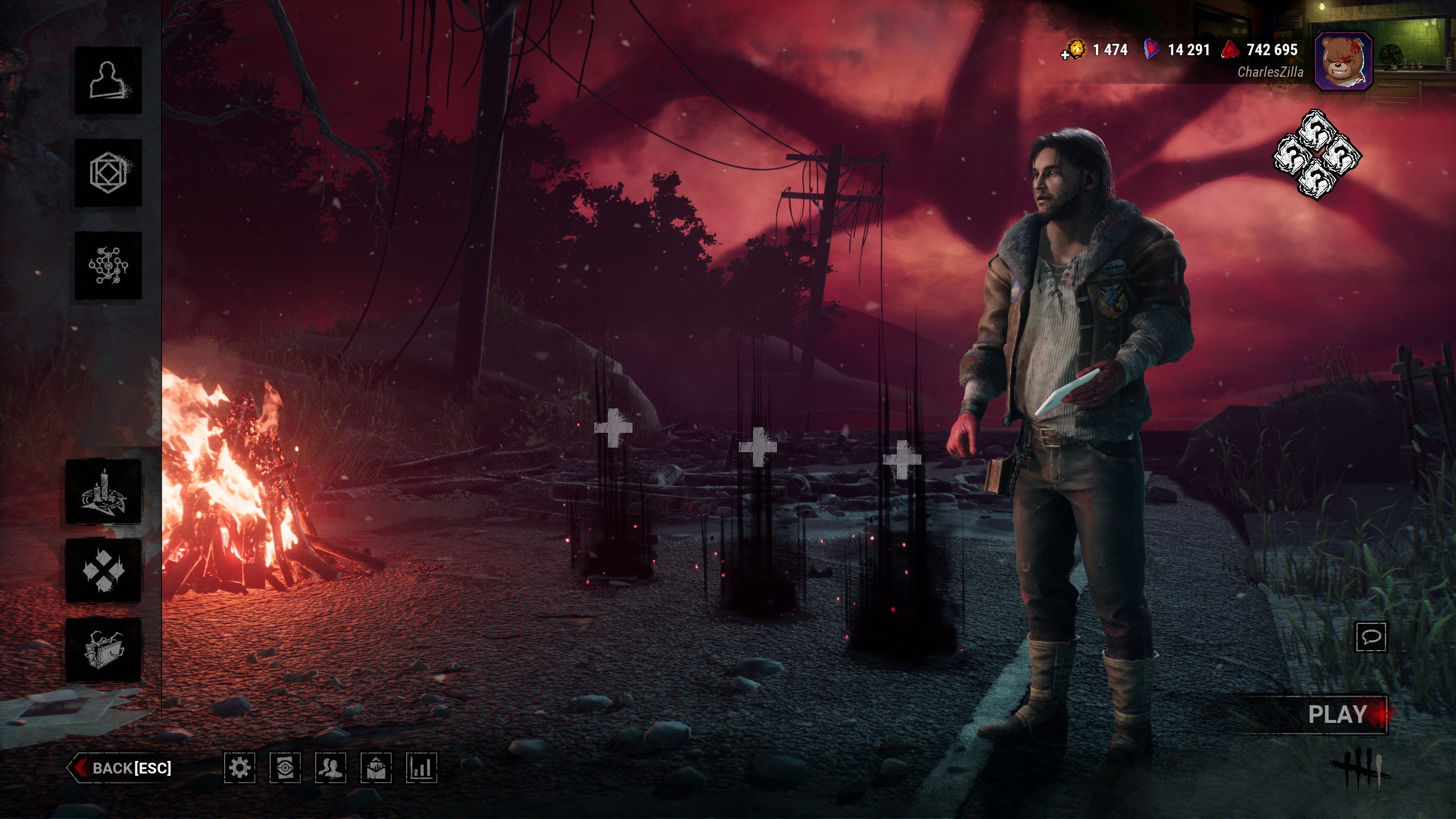Start matchmaking with the PLAY button
The image size is (1456, 819).
(1338, 714)
